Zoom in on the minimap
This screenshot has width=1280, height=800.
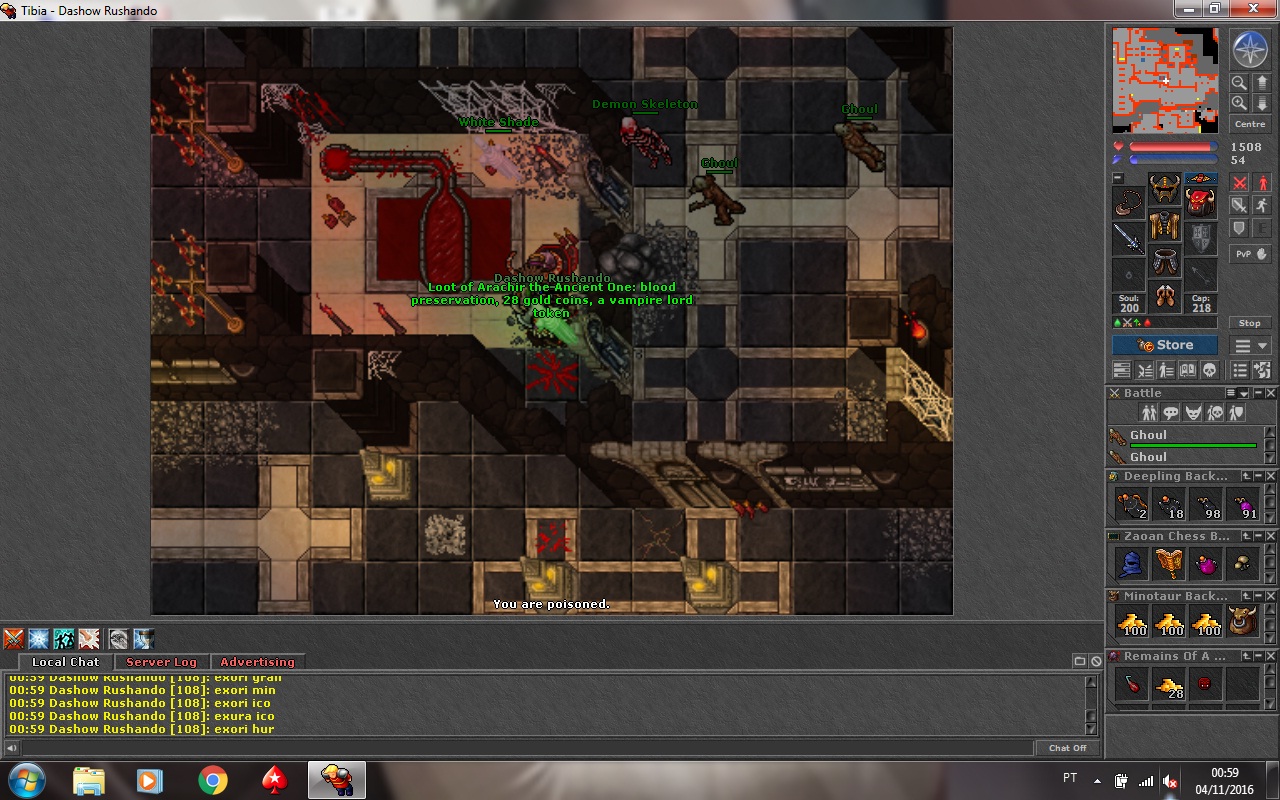1239,103
